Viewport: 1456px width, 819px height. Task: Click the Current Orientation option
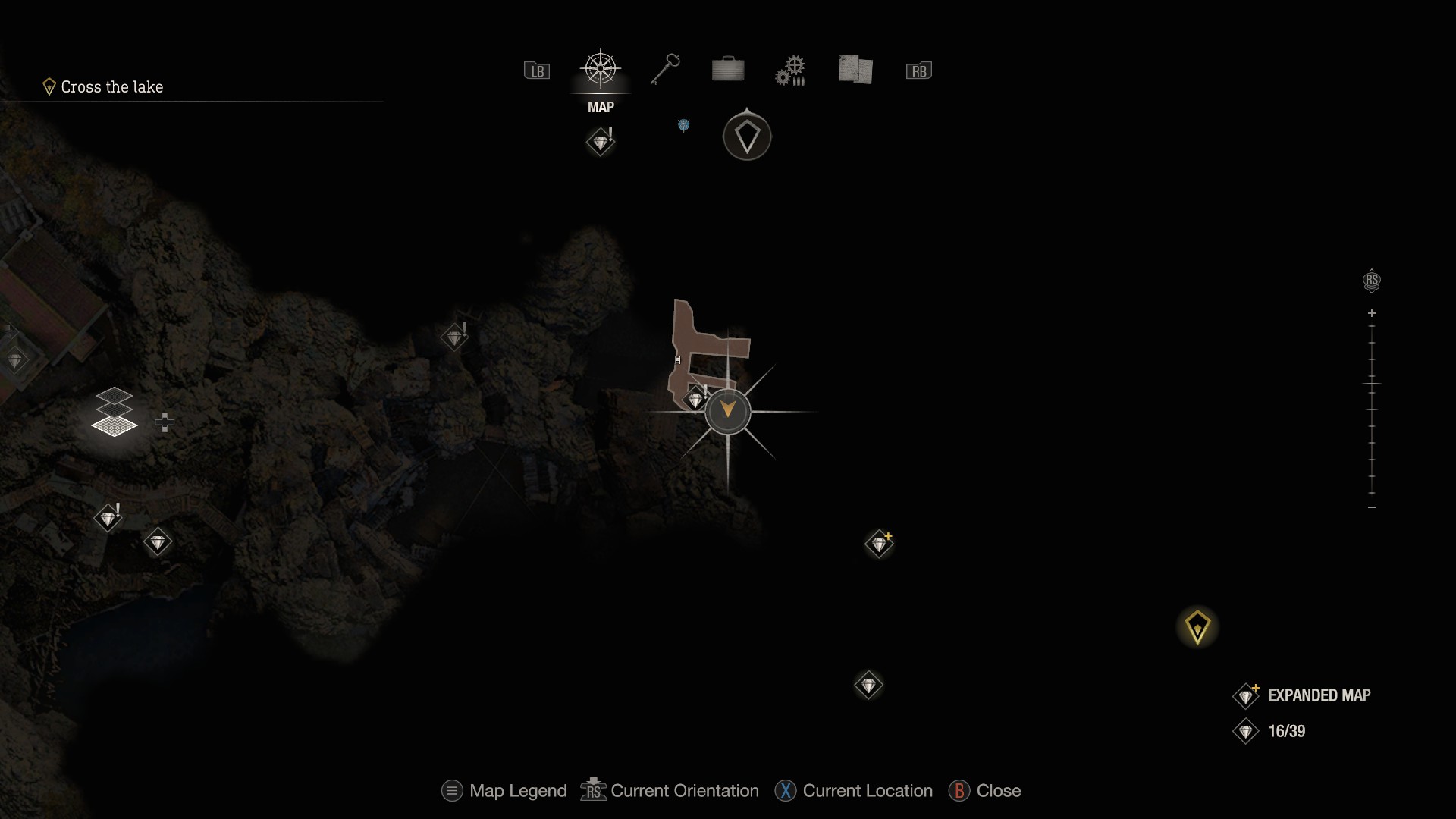pos(670,791)
